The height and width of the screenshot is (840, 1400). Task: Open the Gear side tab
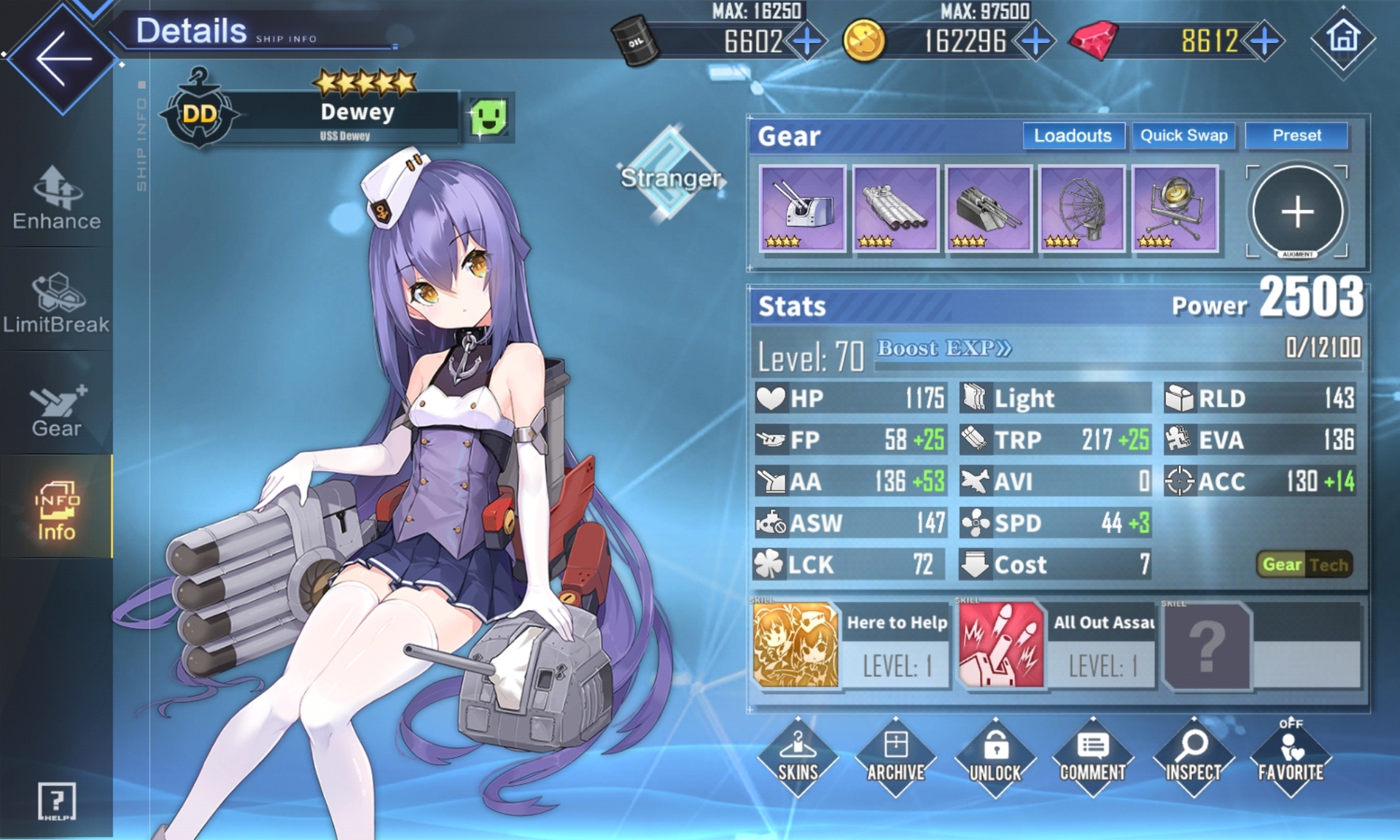tap(56, 410)
